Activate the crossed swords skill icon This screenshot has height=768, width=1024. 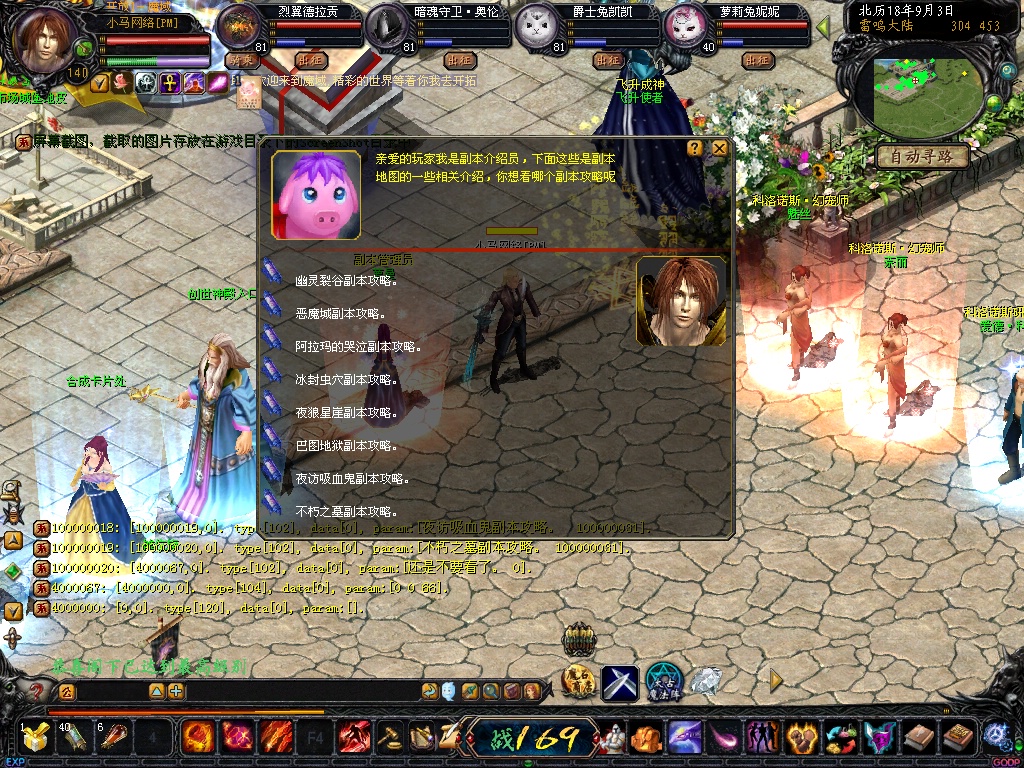click(x=619, y=683)
